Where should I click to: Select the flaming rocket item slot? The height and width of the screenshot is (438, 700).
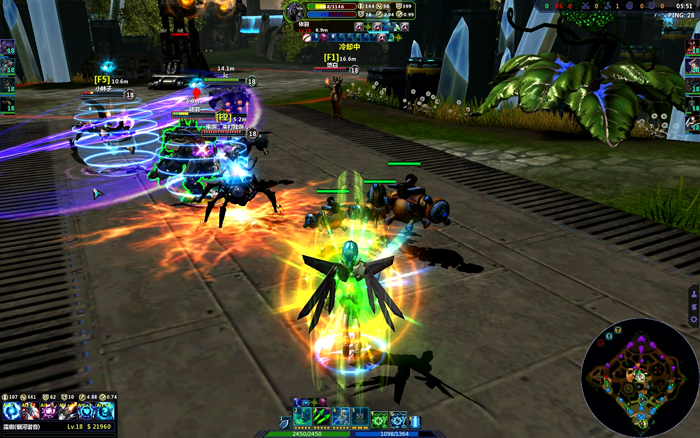pos(69,411)
